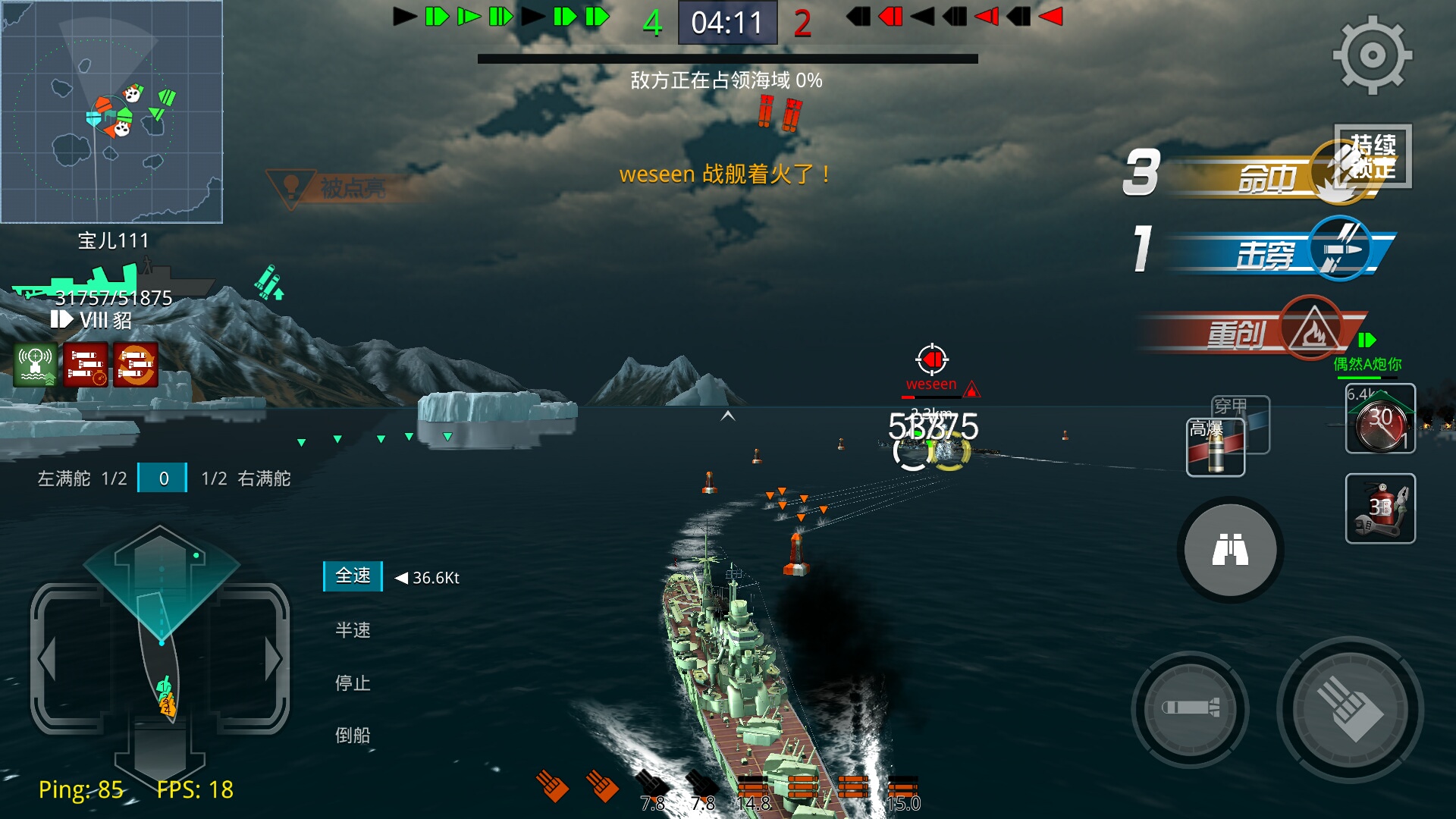This screenshot has width=1456, height=819.
Task: Set engine to 半速 half speed
Action: coord(353,630)
